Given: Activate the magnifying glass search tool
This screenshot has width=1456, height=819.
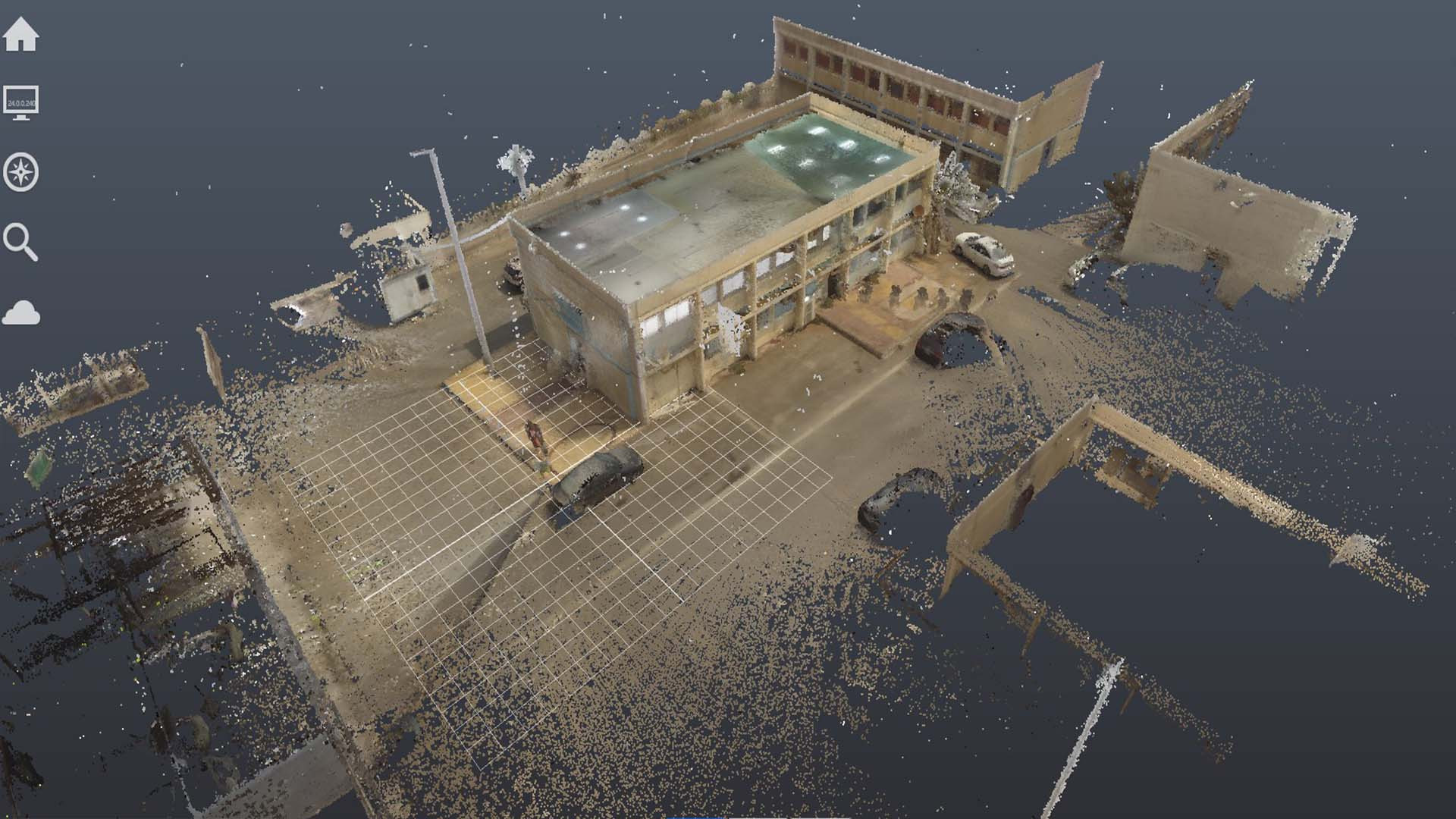Looking at the screenshot, I should (x=20, y=242).
